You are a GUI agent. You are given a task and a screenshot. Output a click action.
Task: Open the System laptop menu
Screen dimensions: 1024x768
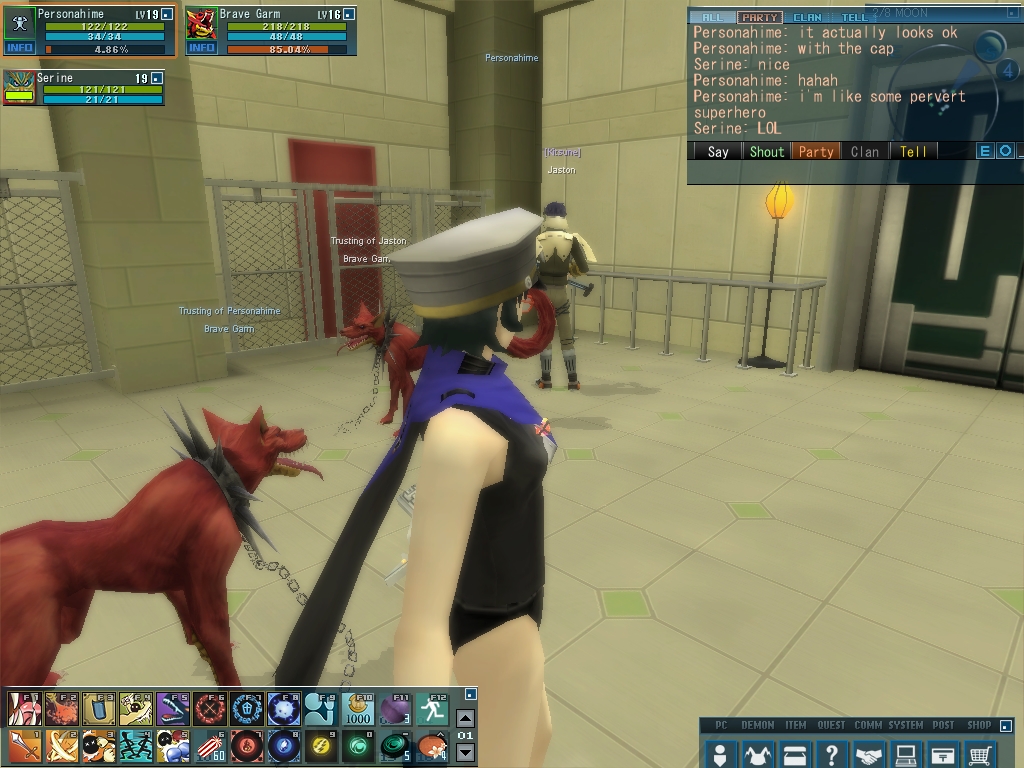tap(906, 754)
